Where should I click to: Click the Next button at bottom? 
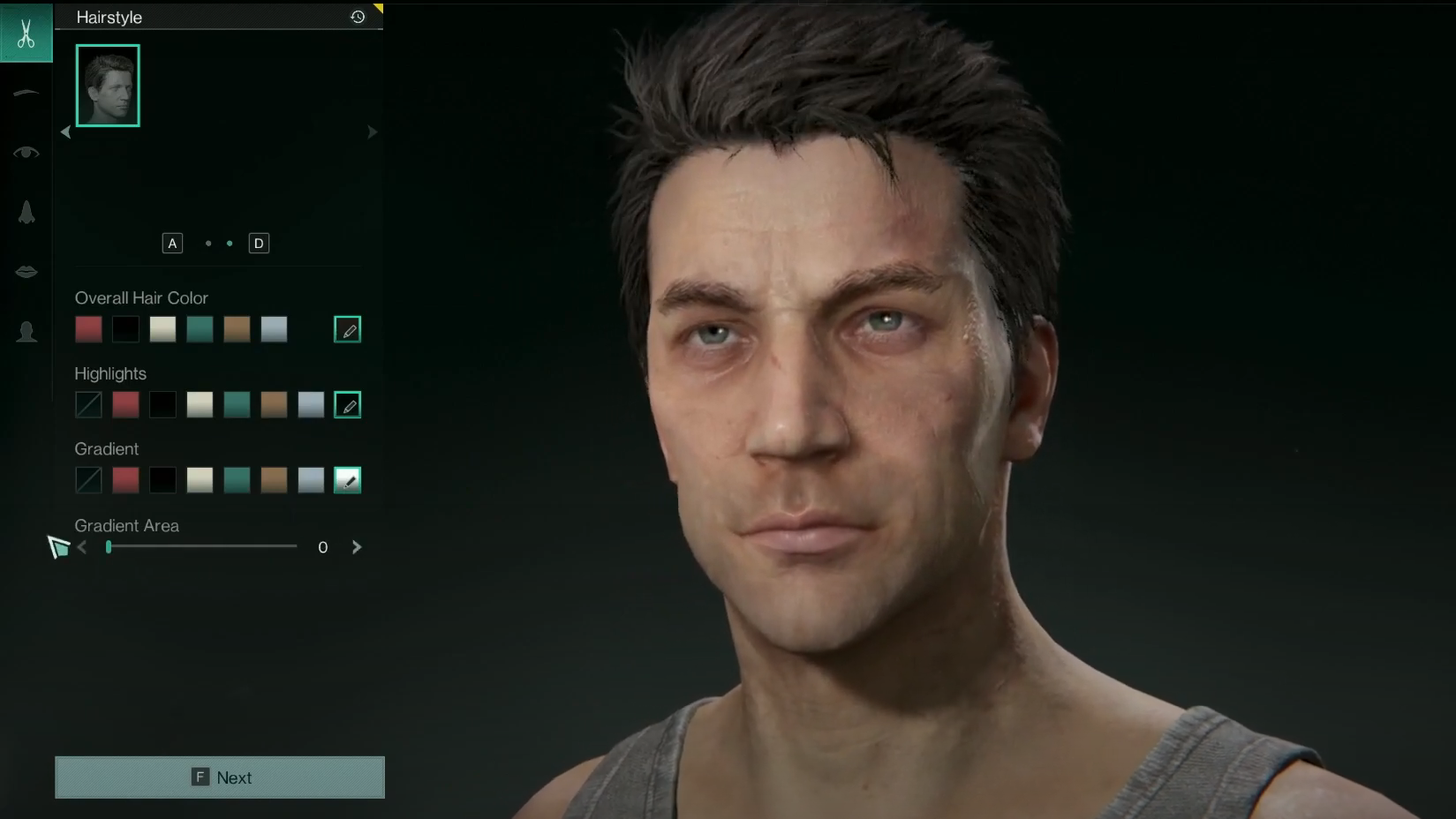[219, 777]
